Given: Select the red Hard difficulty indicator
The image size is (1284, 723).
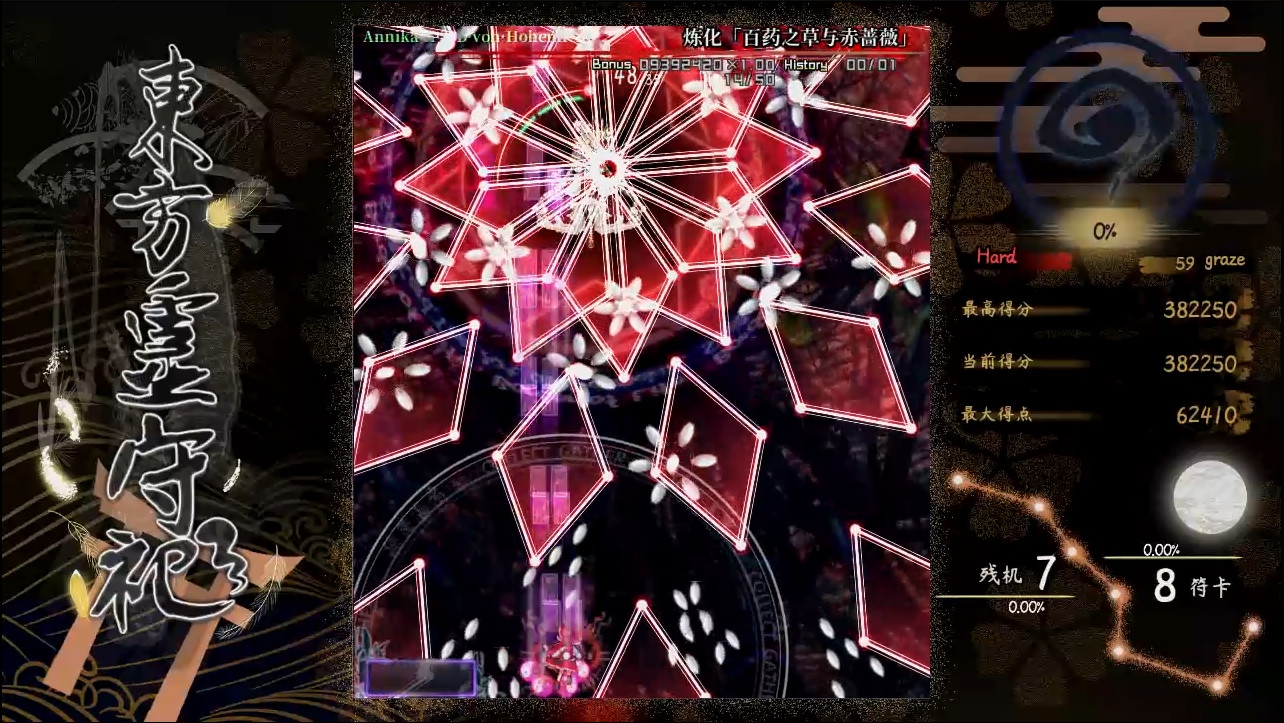Looking at the screenshot, I should tap(994, 257).
